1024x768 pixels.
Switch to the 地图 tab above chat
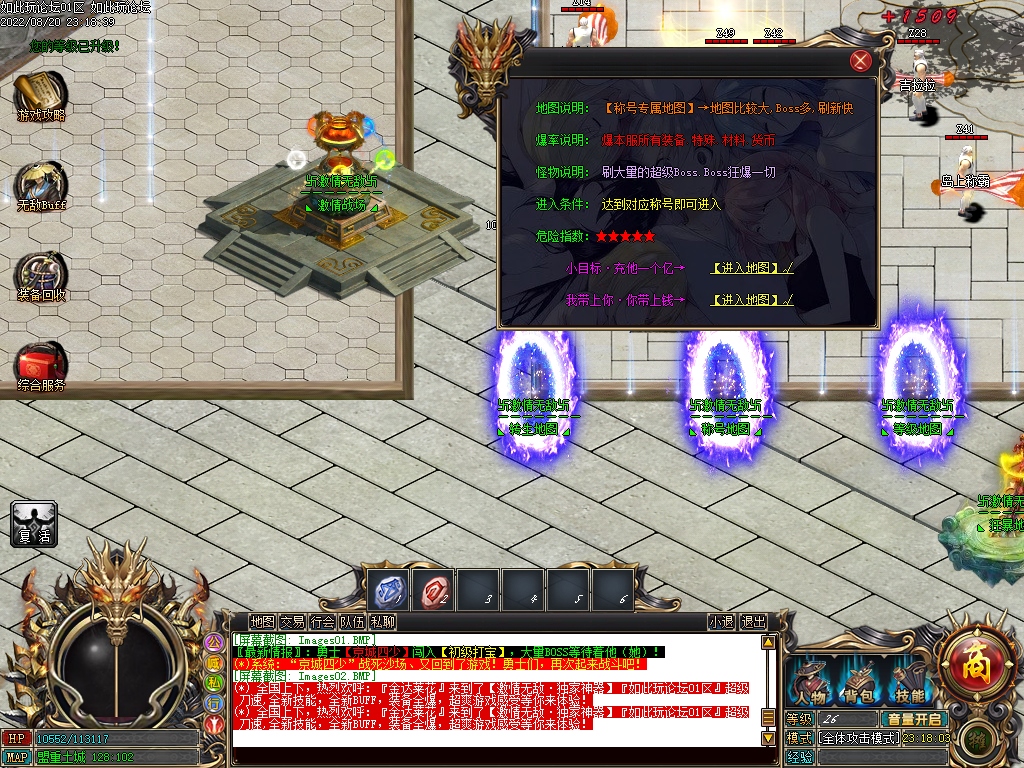[x=262, y=622]
